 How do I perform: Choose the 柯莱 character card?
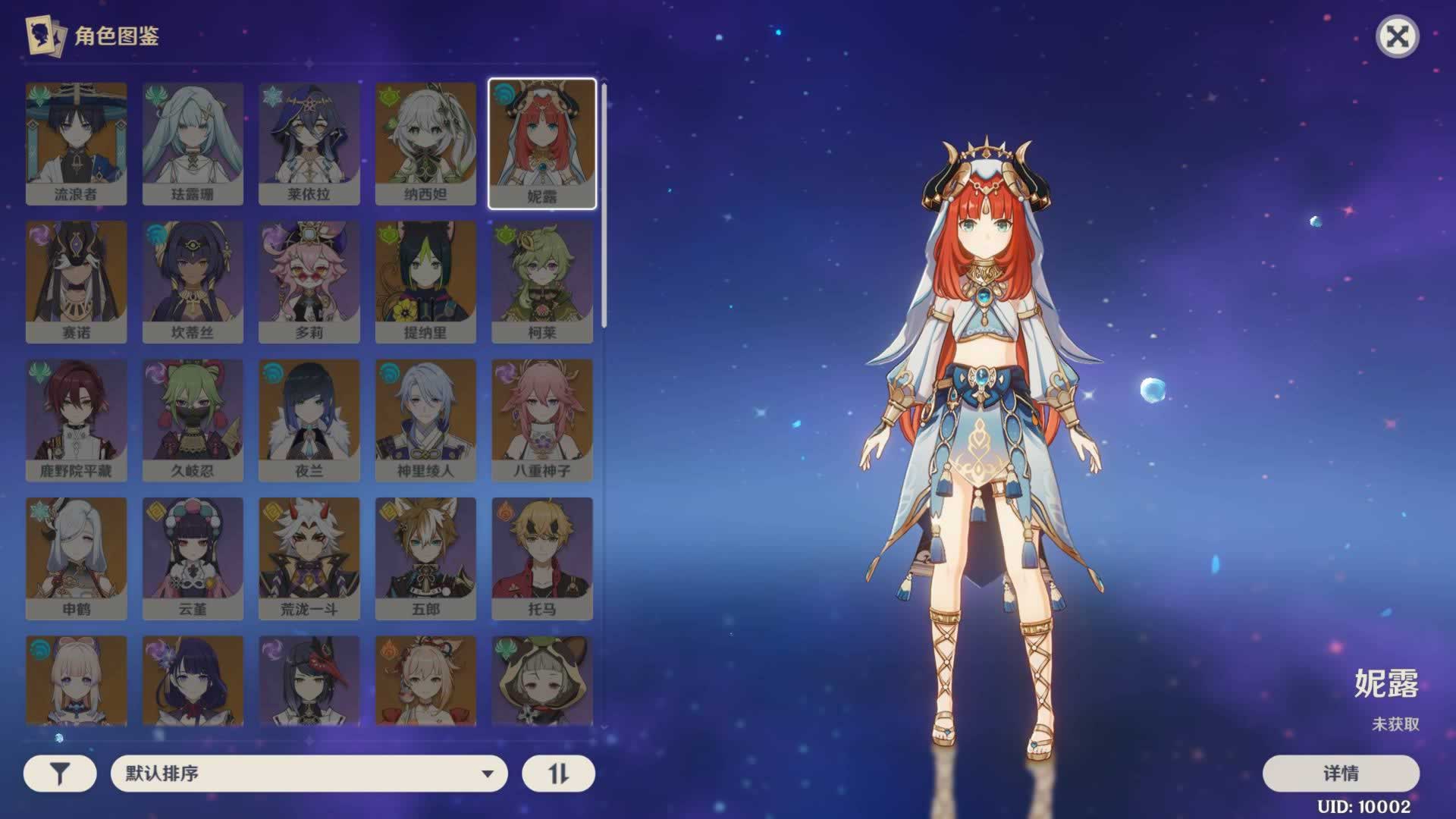coord(542,281)
